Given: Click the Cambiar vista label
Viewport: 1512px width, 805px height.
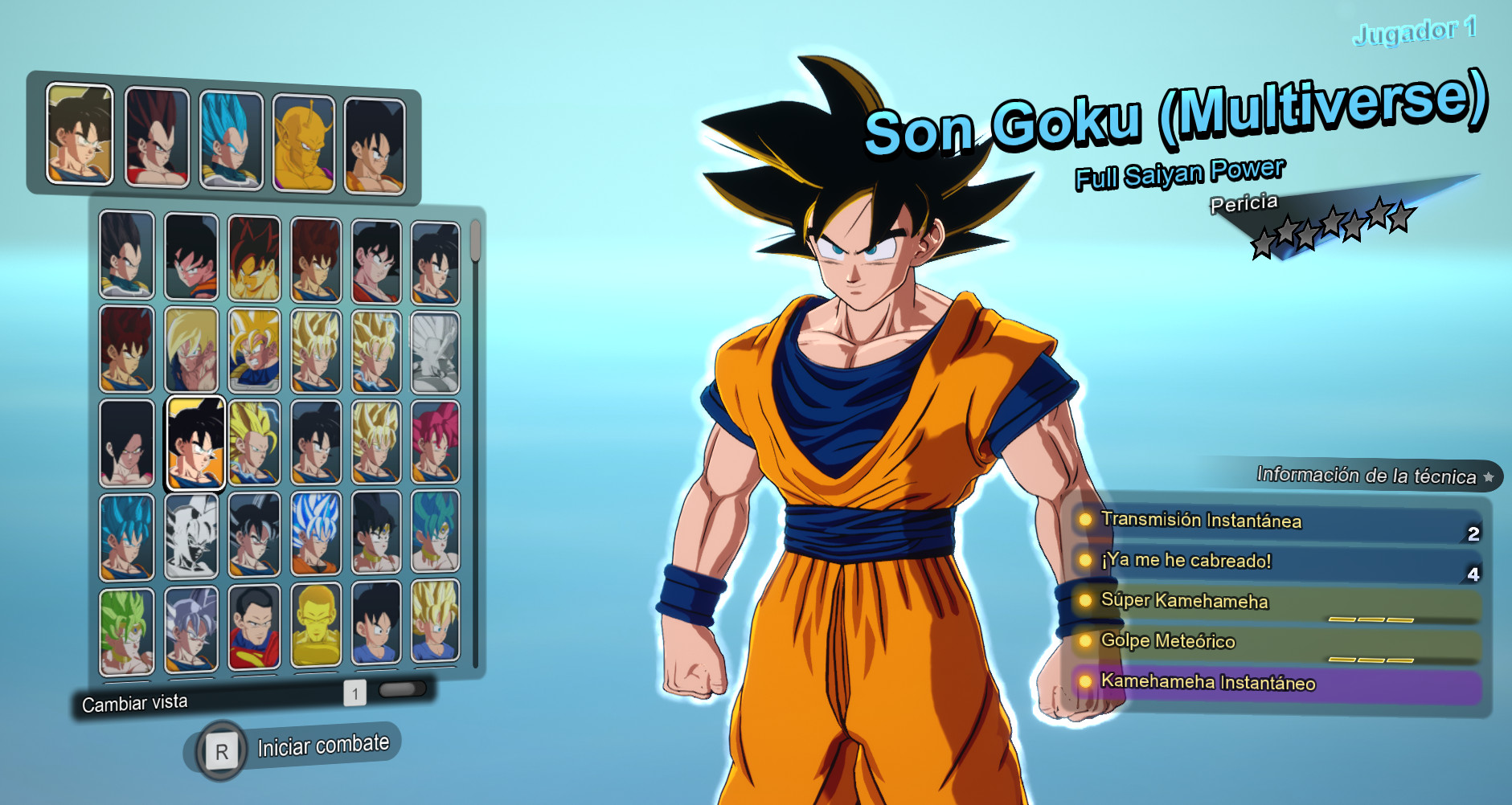Looking at the screenshot, I should 133,701.
